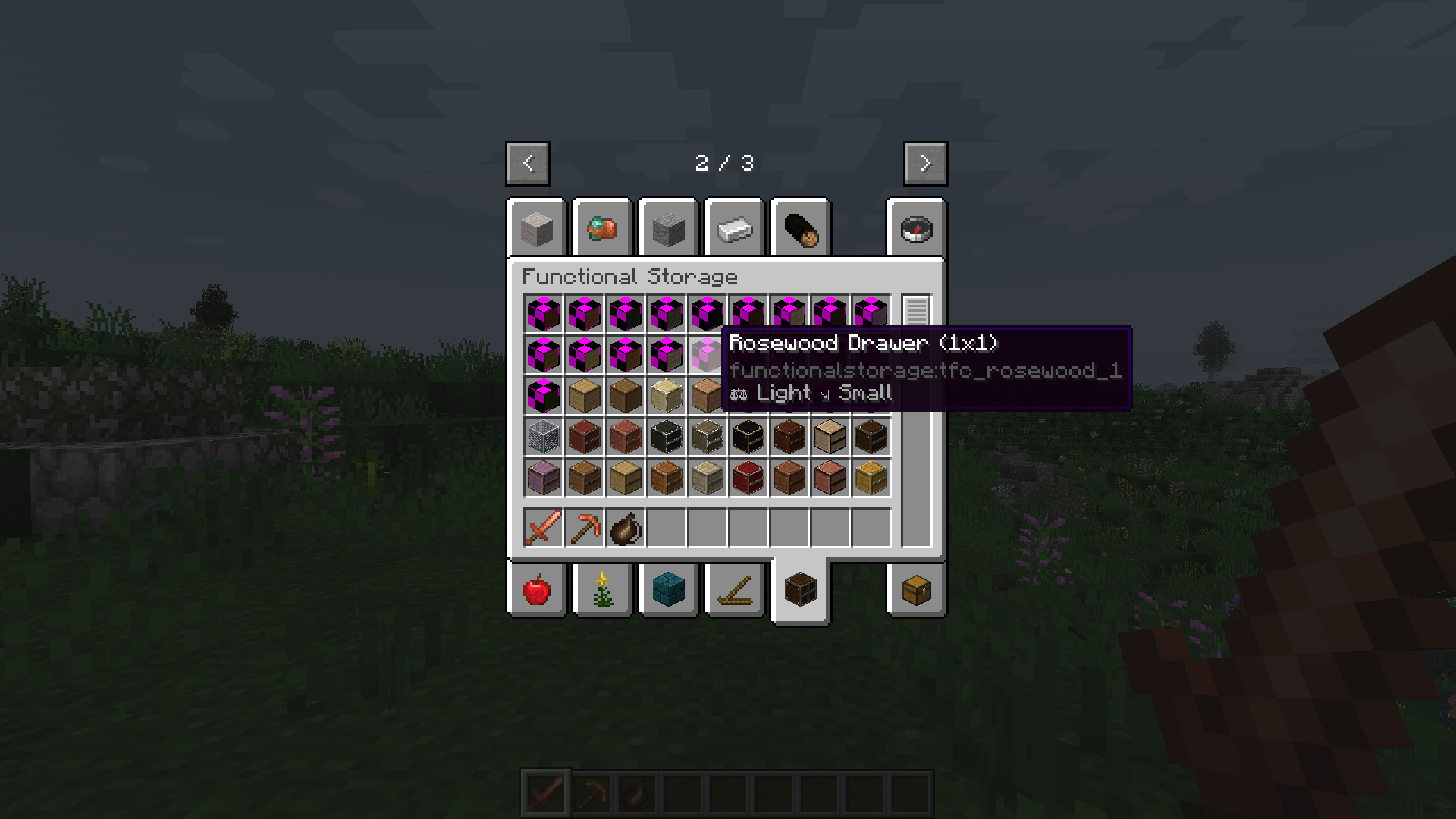Image resolution: width=1456 pixels, height=819 pixels.
Task: Select the compass search tab icon
Action: click(916, 230)
